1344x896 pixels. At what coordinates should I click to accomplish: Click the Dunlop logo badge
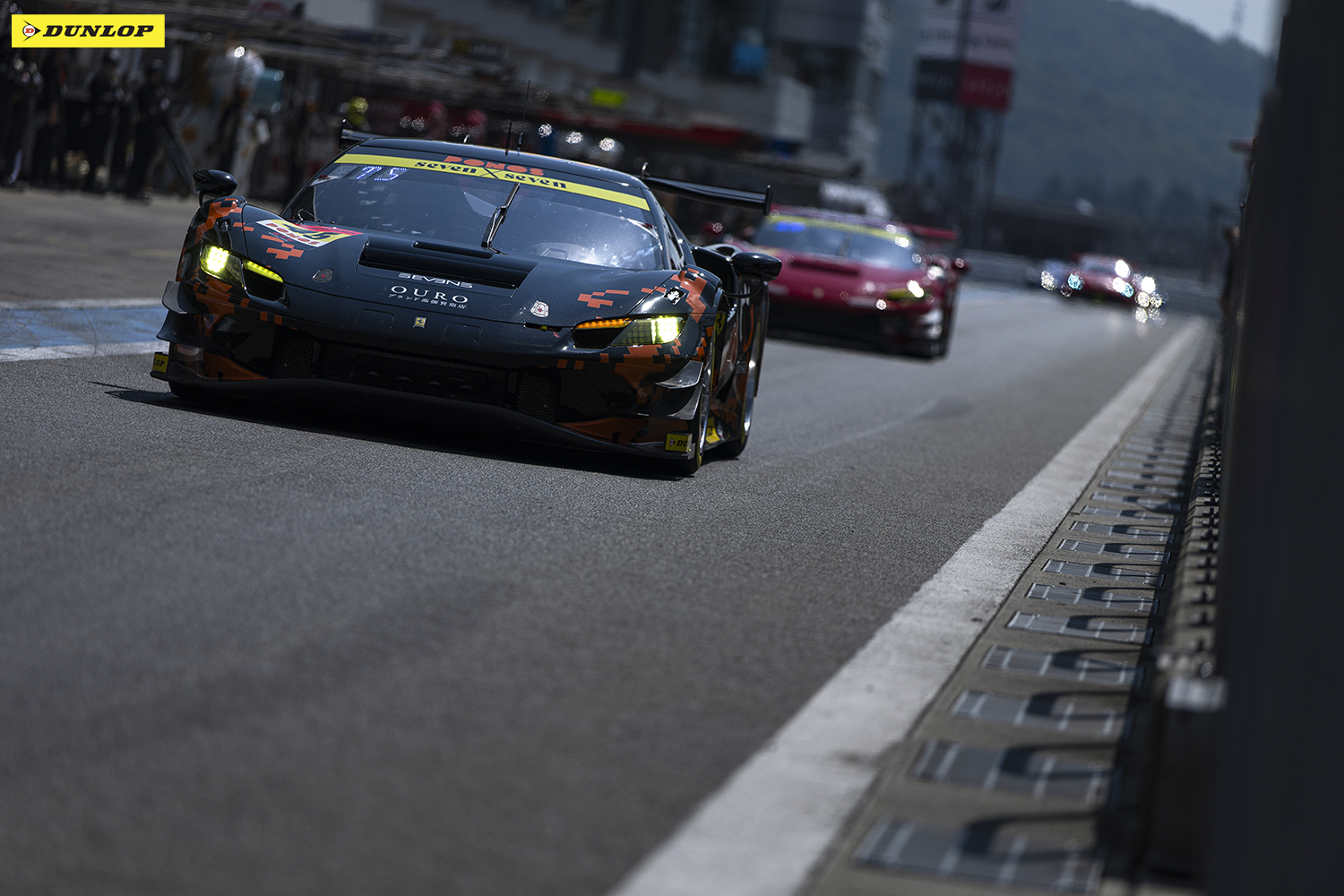point(88,30)
